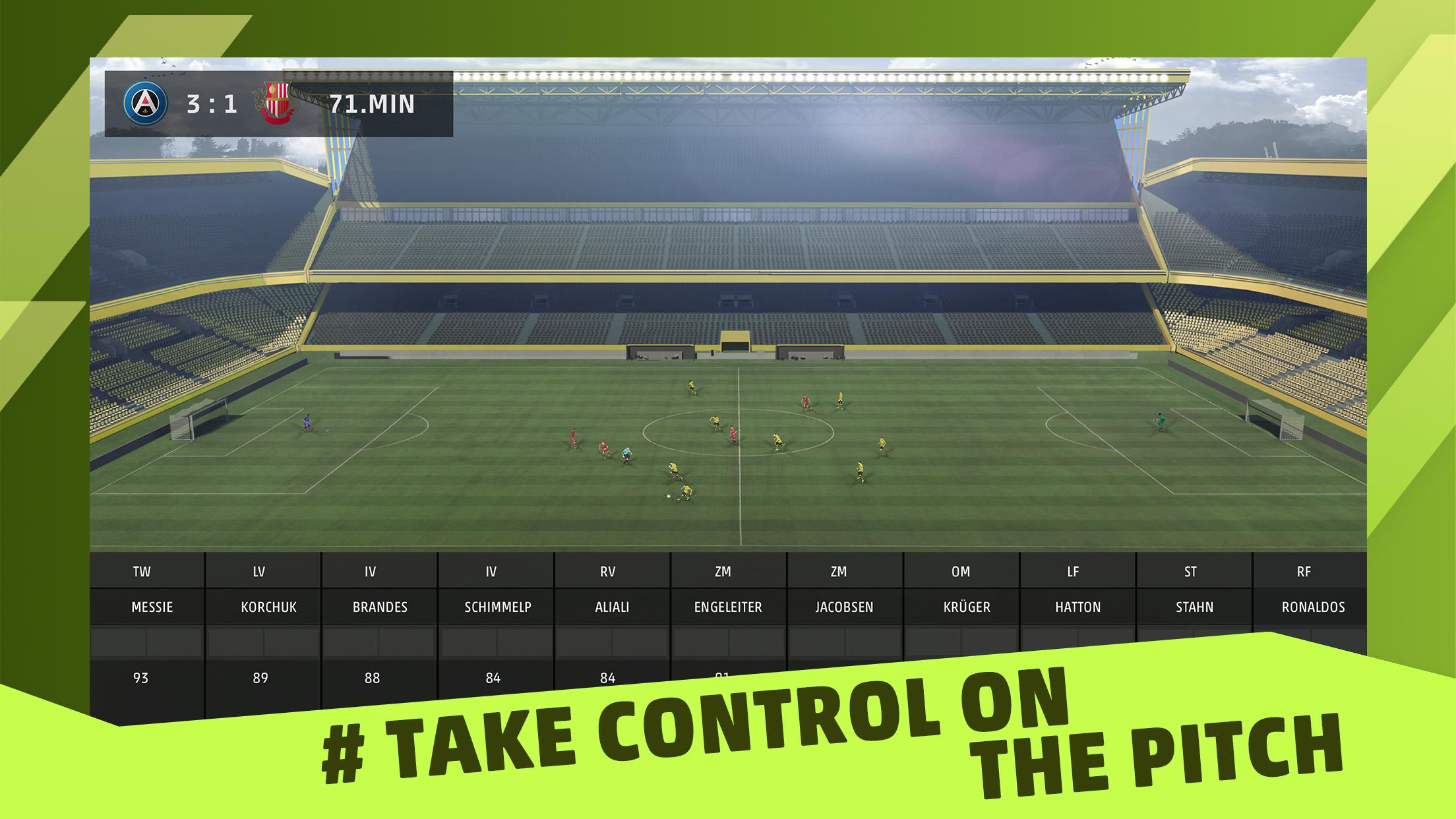Choose Ronaldos from the lineup bar
This screenshot has width=1456, height=819.
click(x=1313, y=607)
